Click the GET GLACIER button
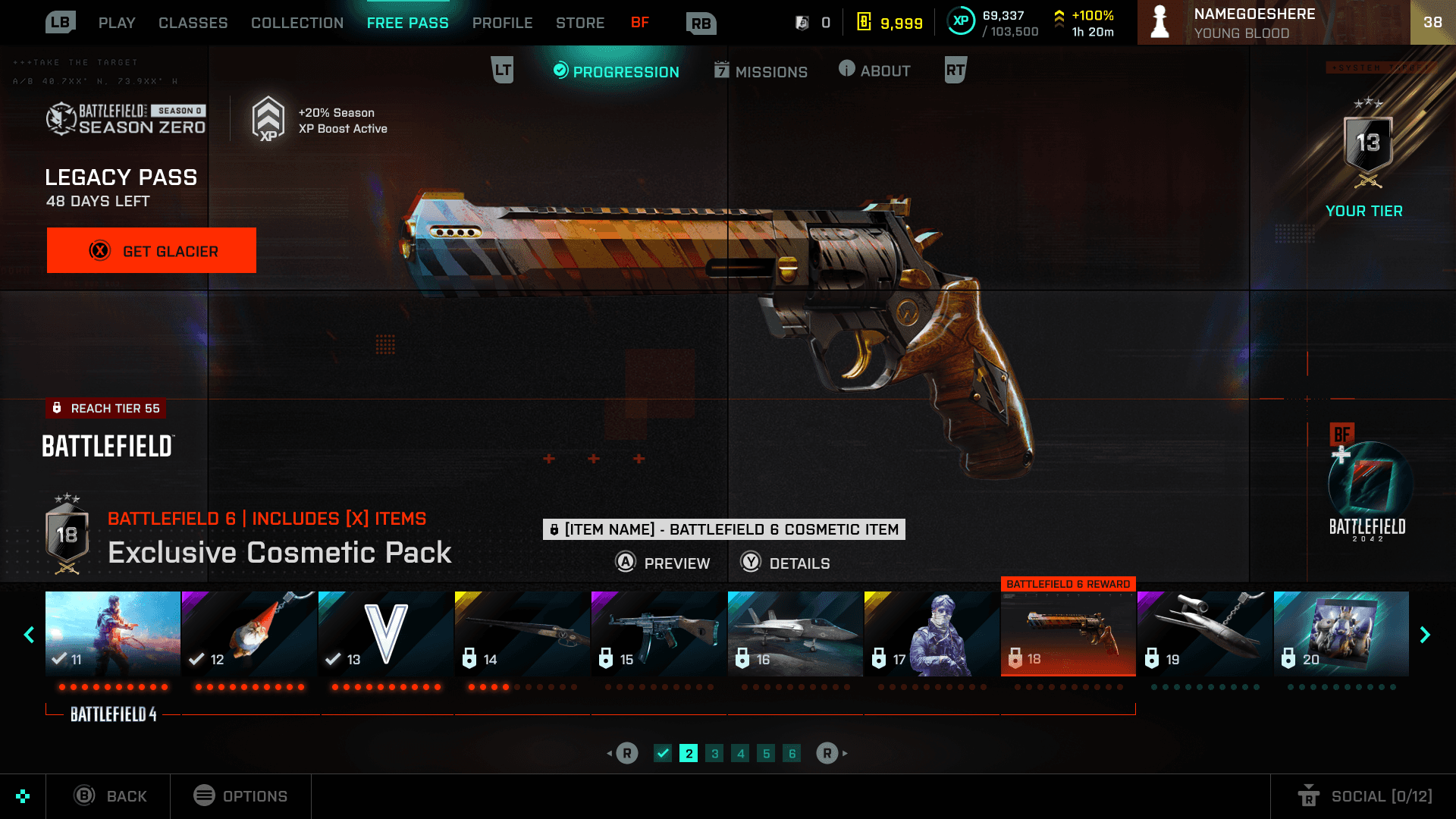 152,250
